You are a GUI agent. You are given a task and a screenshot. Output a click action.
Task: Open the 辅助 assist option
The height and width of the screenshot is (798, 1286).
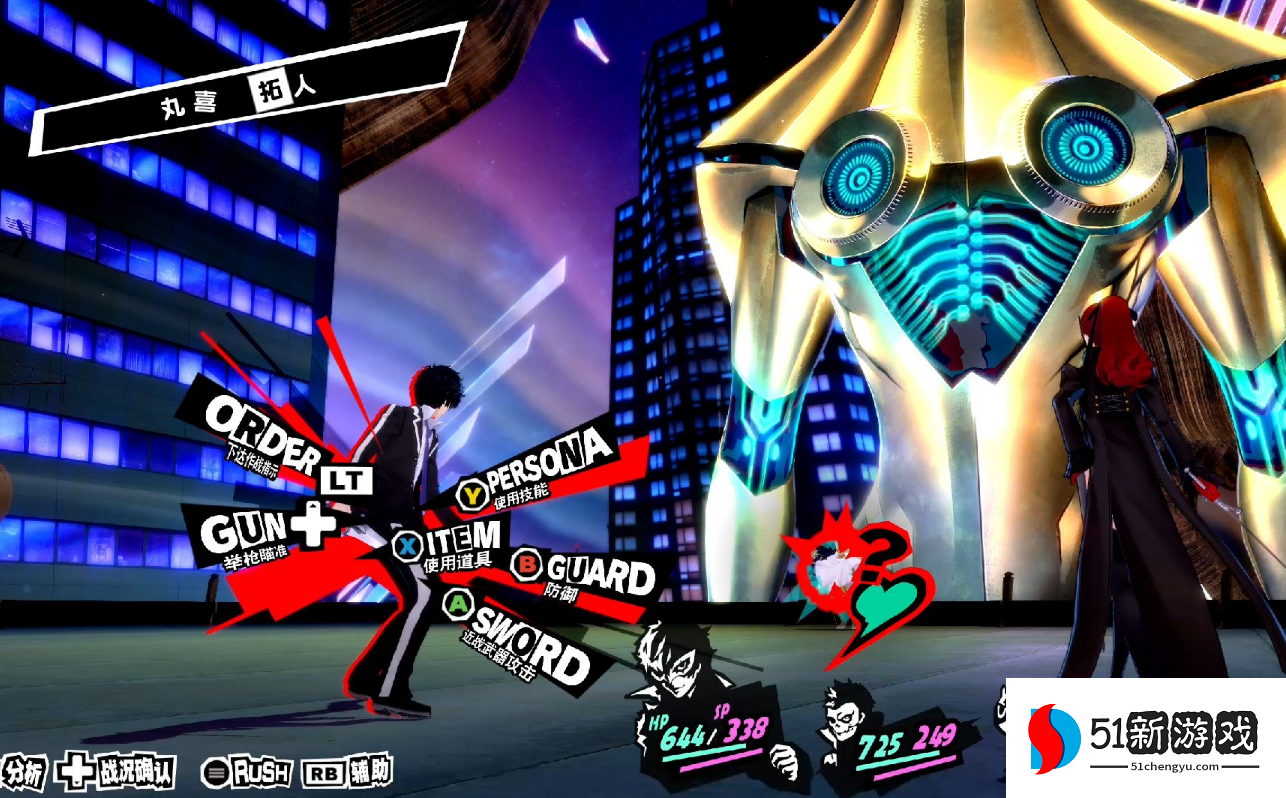tap(347, 772)
